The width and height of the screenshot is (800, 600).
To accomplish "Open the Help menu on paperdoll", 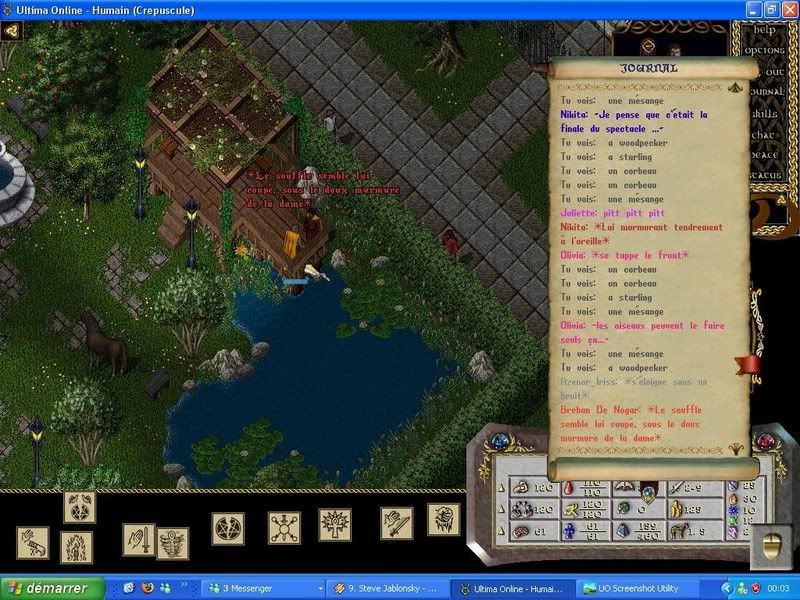I will click(x=771, y=29).
